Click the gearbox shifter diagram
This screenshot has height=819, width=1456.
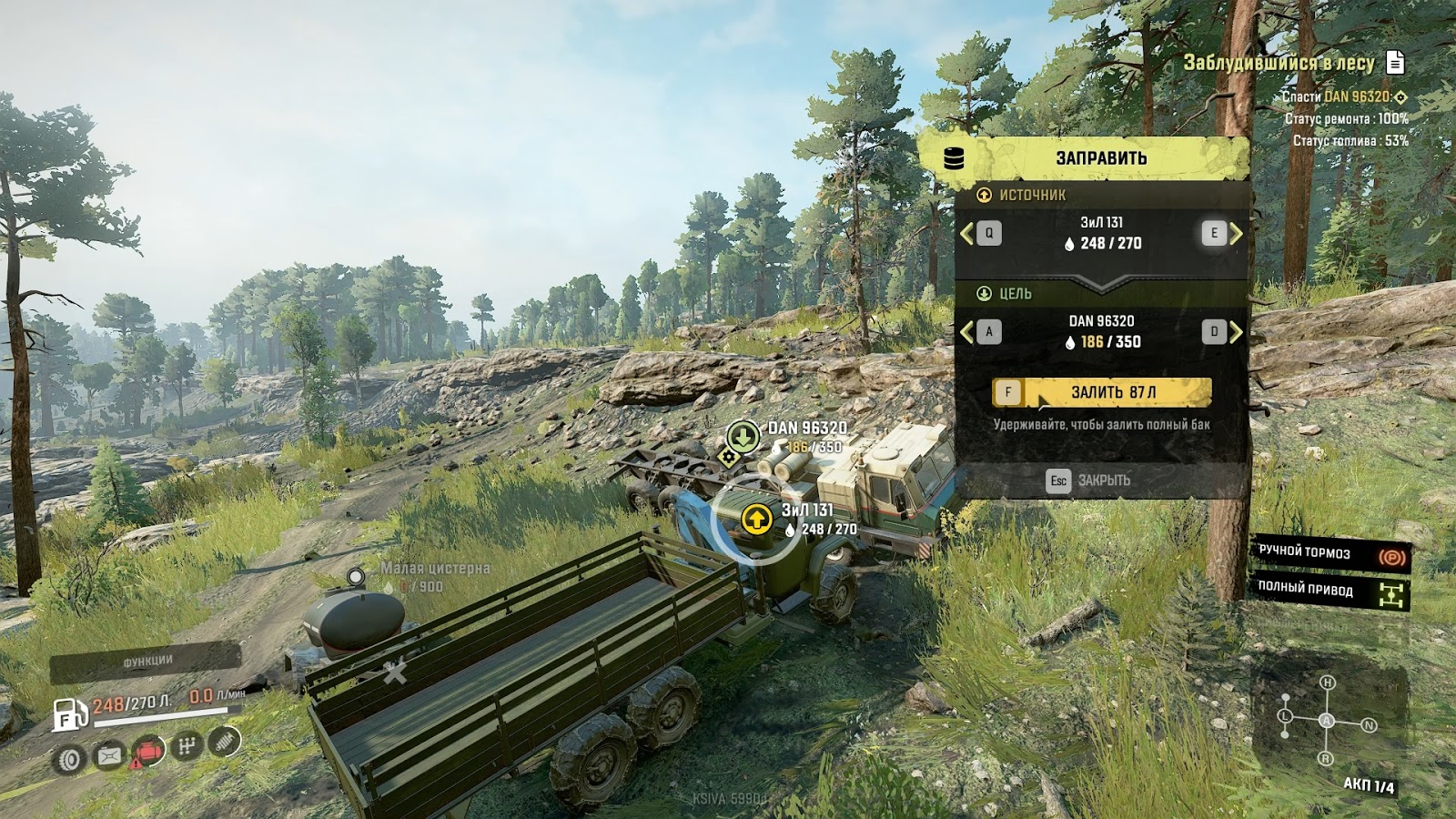point(1327,721)
